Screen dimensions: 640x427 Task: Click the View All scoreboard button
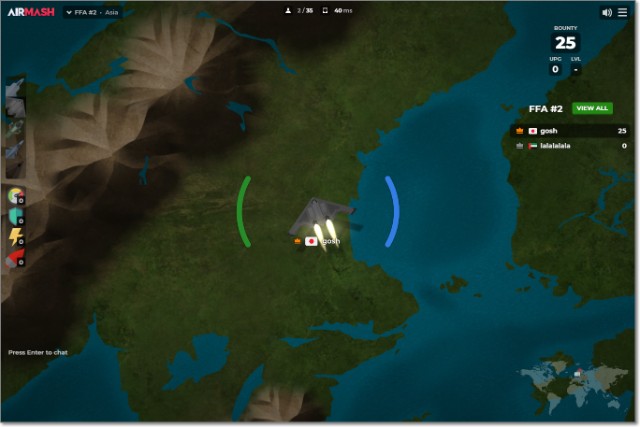592,108
